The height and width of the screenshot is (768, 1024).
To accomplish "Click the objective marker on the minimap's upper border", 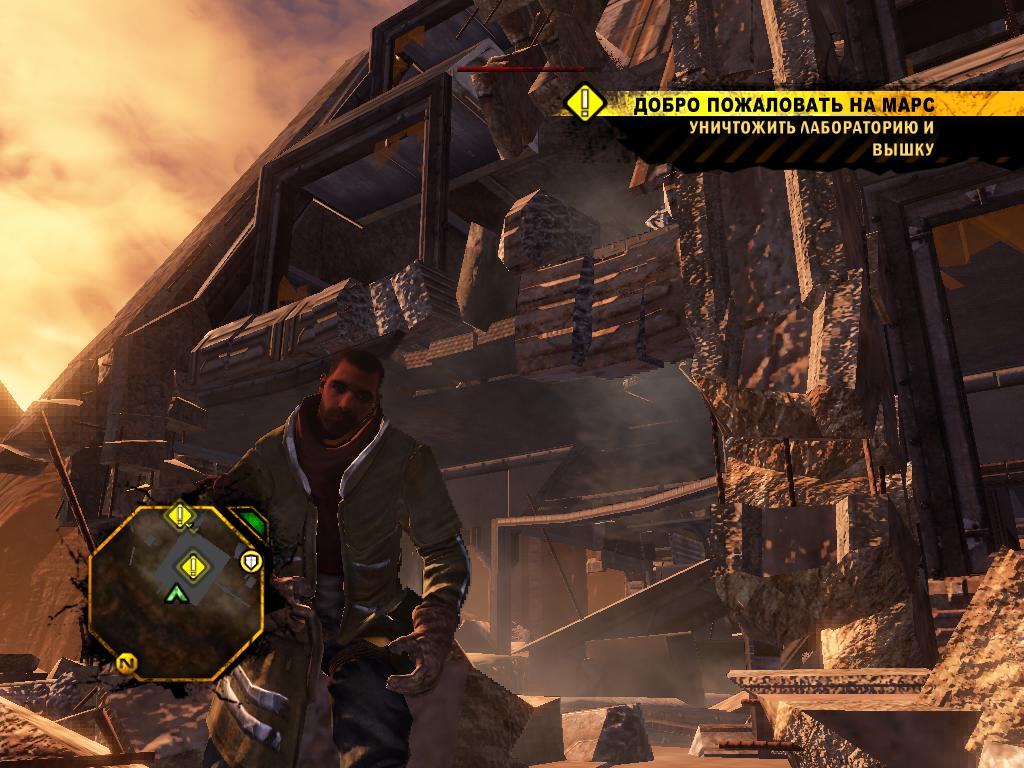I will click(180, 516).
